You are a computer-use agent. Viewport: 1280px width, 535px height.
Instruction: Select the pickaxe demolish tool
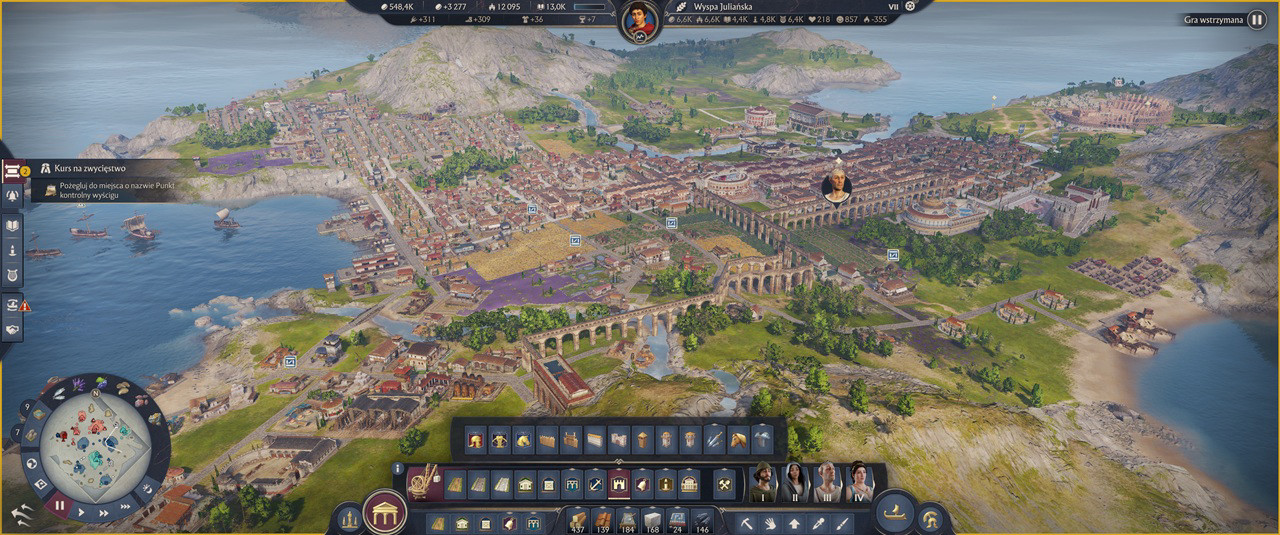746,522
